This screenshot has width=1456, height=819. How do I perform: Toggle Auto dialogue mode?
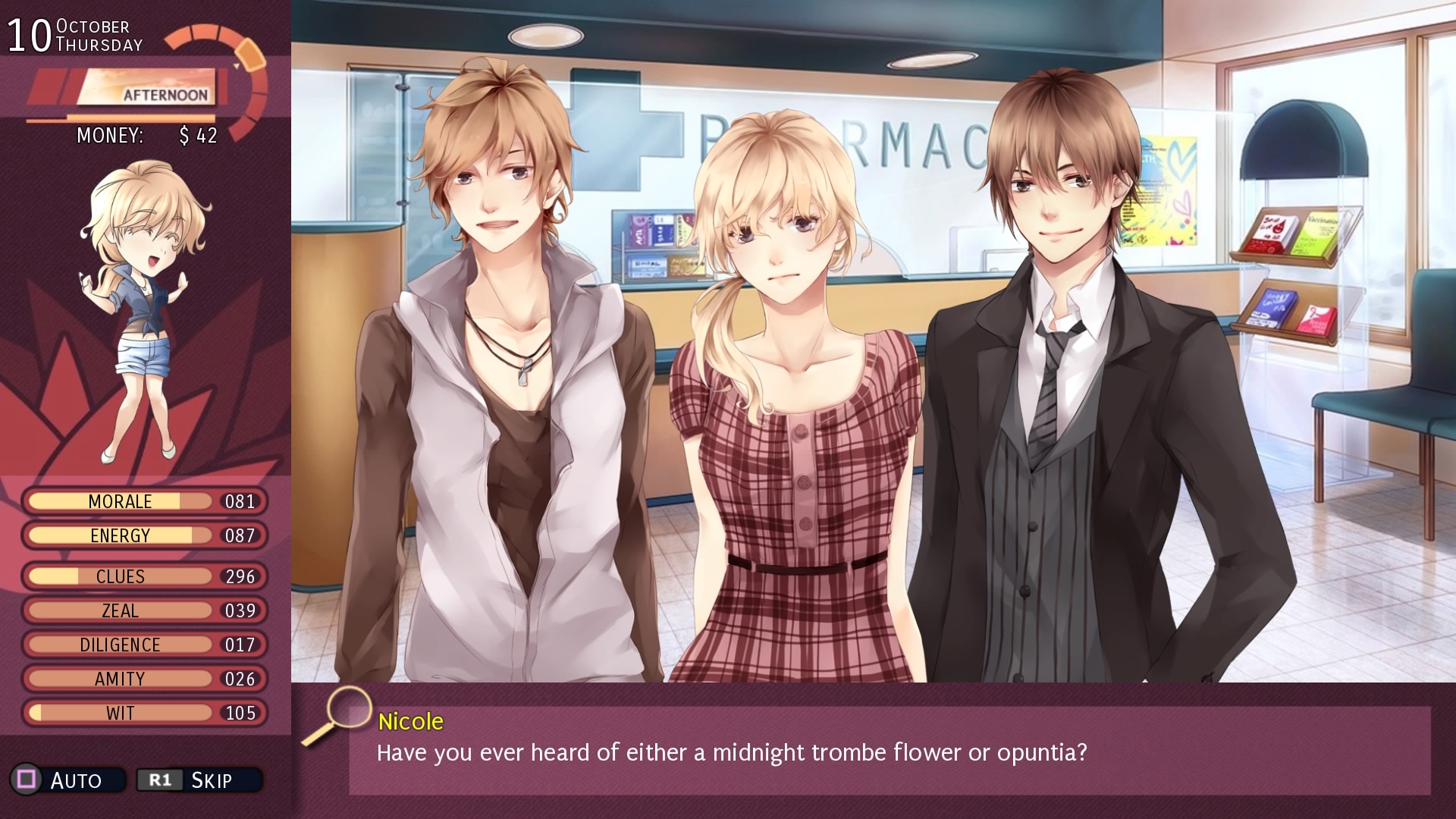[x=67, y=780]
